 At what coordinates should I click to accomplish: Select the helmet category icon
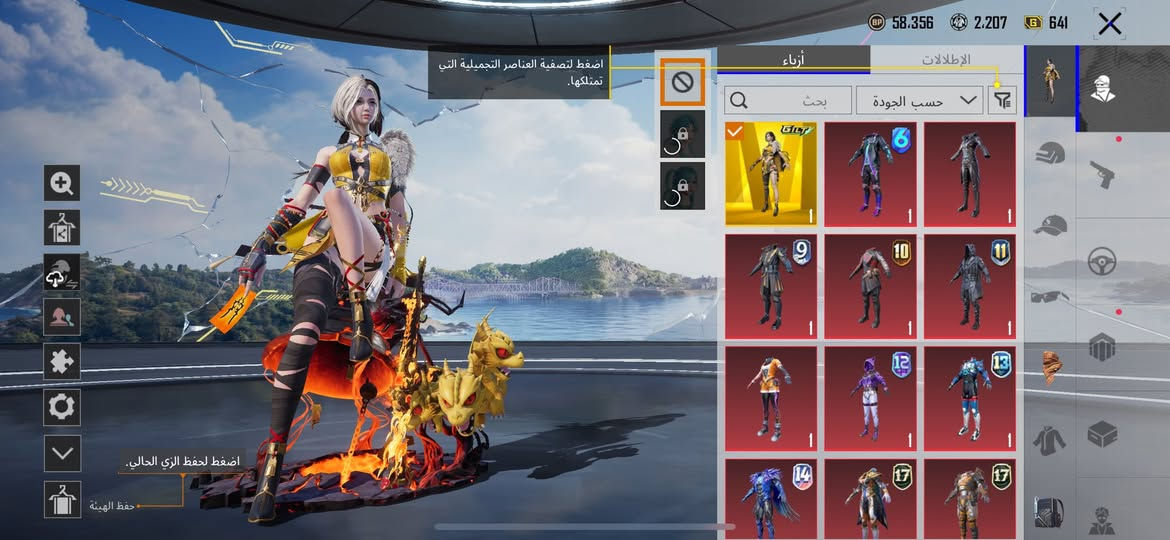pyautogui.click(x=1049, y=153)
